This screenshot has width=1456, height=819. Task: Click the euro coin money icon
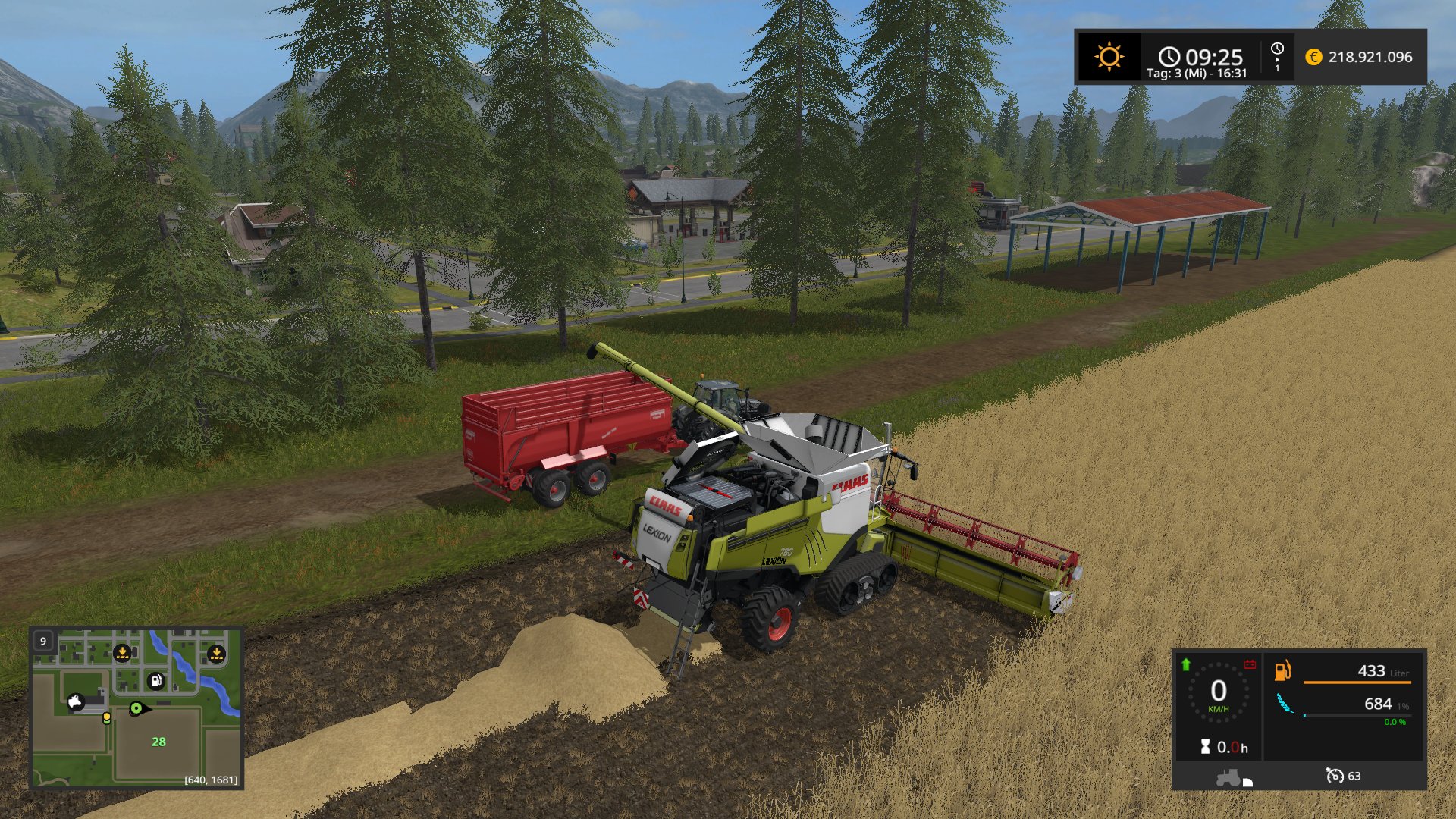1313,57
